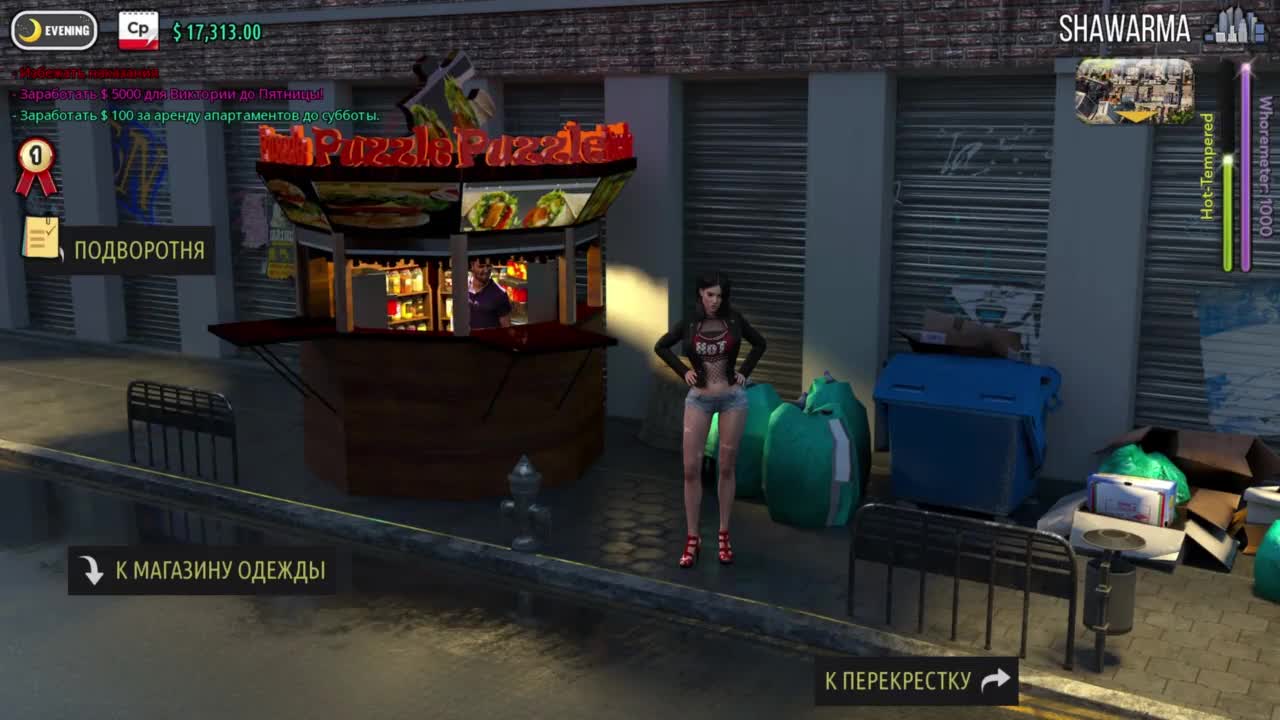Open the calendar Ср icon
Image resolution: width=1280 pixels, height=720 pixels.
click(138, 31)
